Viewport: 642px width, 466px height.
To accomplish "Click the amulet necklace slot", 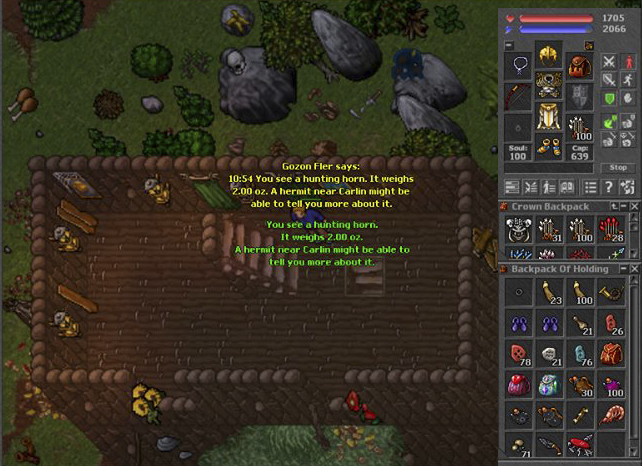I will [518, 66].
